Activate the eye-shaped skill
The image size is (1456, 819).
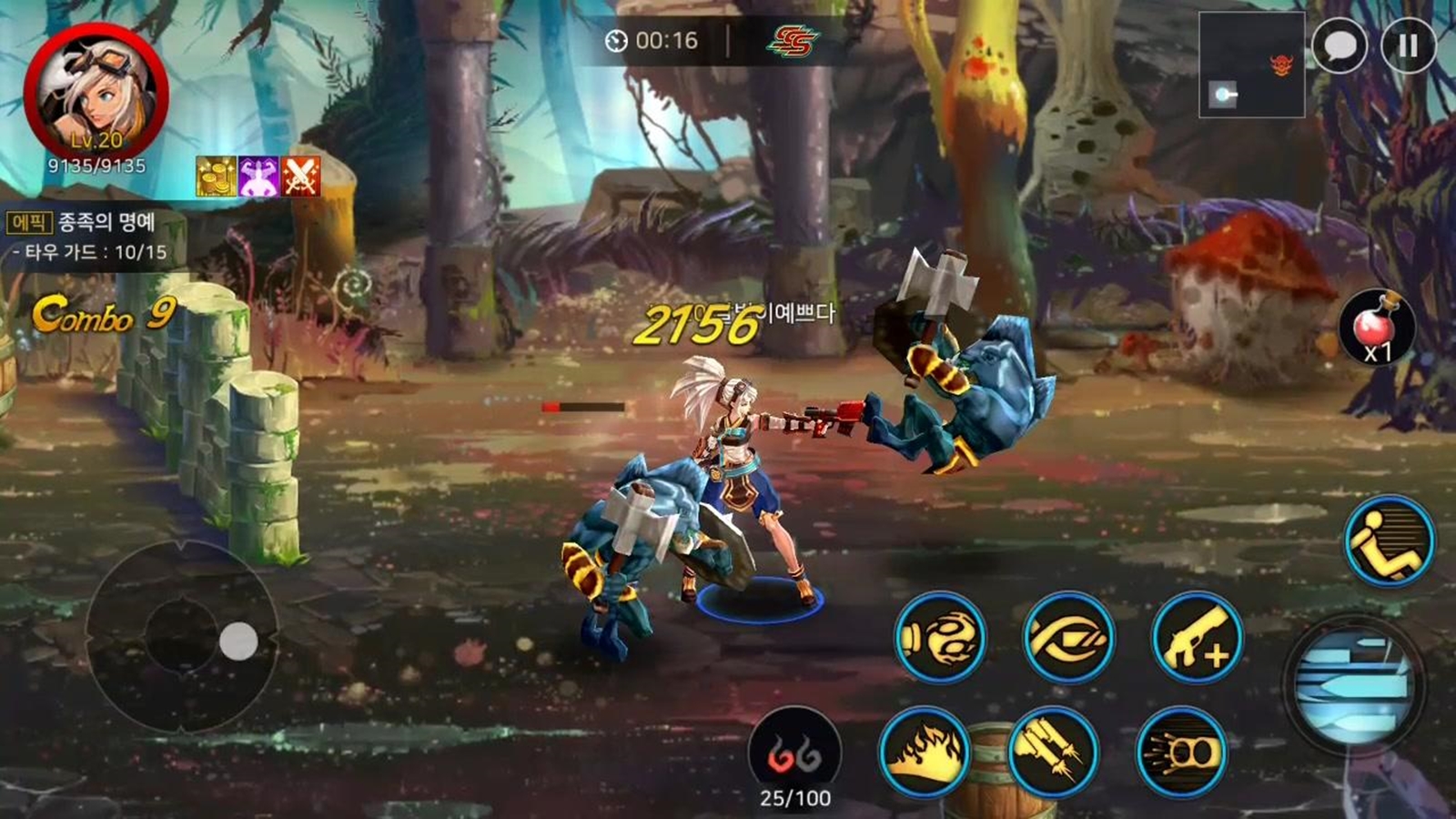point(1067,638)
